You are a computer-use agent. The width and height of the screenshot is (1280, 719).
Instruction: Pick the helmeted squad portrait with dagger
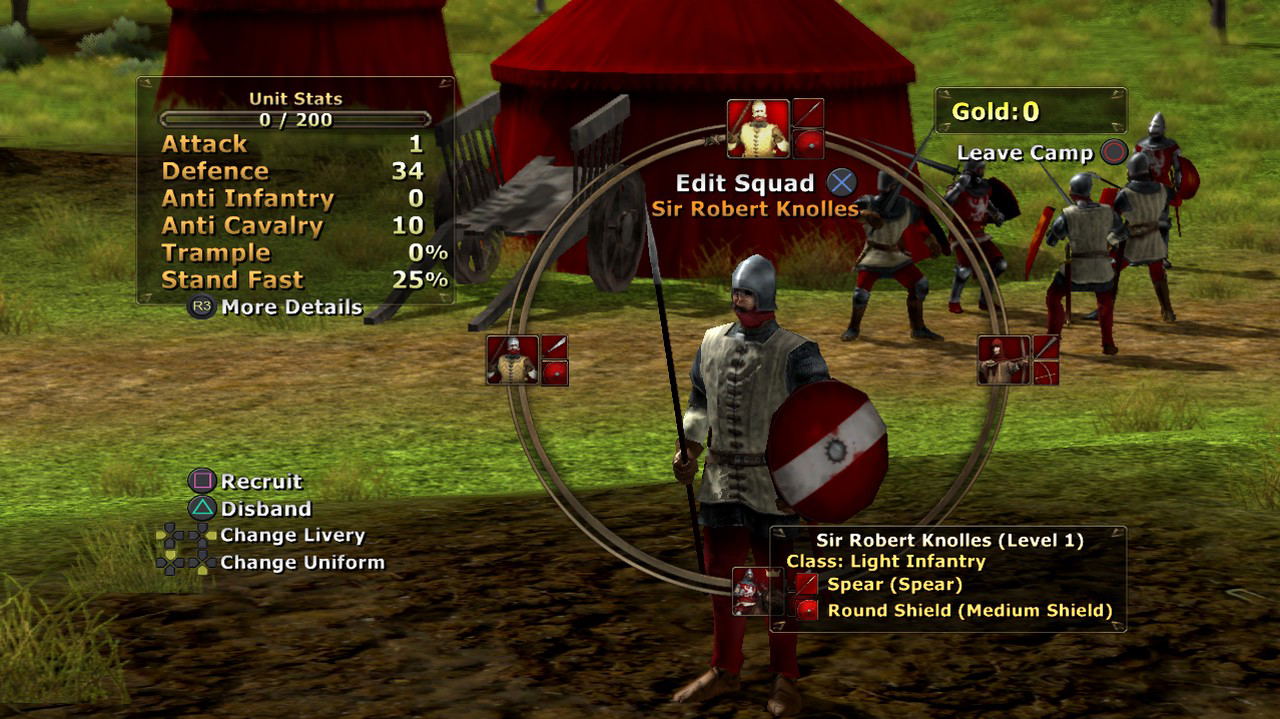512,360
